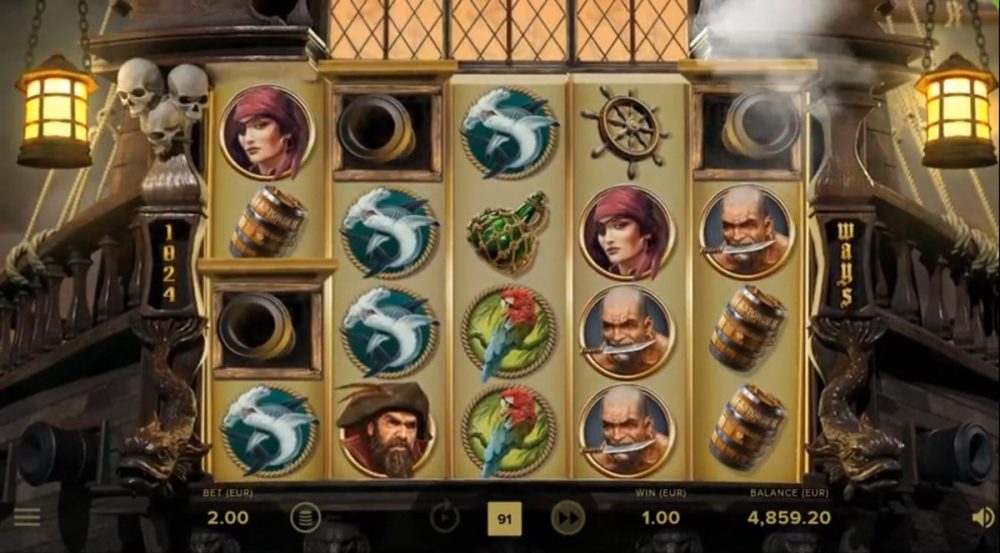Toggle the fast-forward quick spin button
The width and height of the screenshot is (1000, 553).
pyautogui.click(x=567, y=517)
